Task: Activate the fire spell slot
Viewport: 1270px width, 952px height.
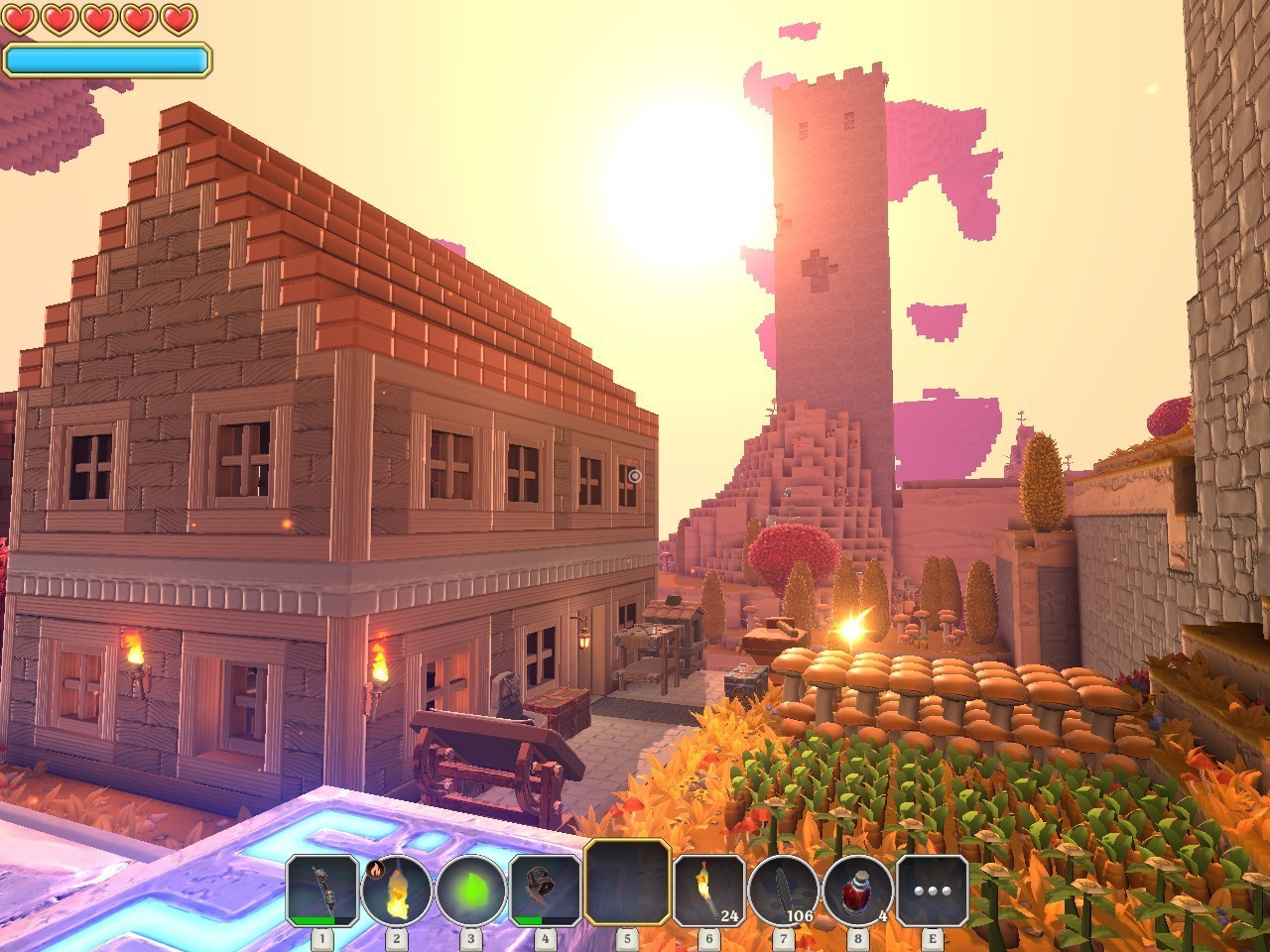Action: [396, 890]
